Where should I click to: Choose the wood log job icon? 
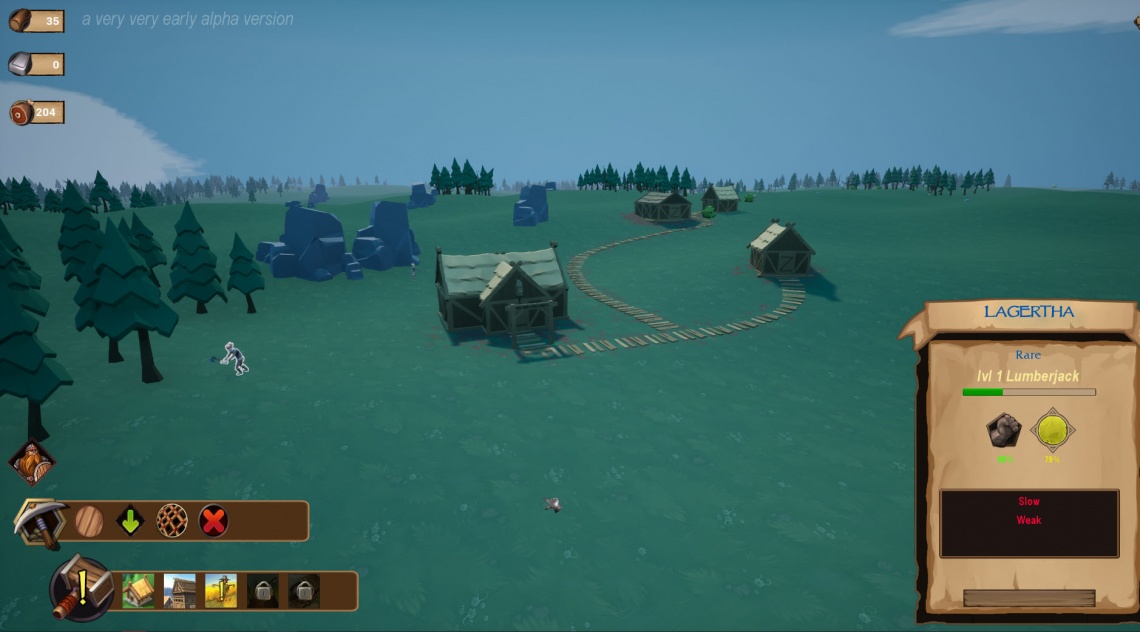89,521
